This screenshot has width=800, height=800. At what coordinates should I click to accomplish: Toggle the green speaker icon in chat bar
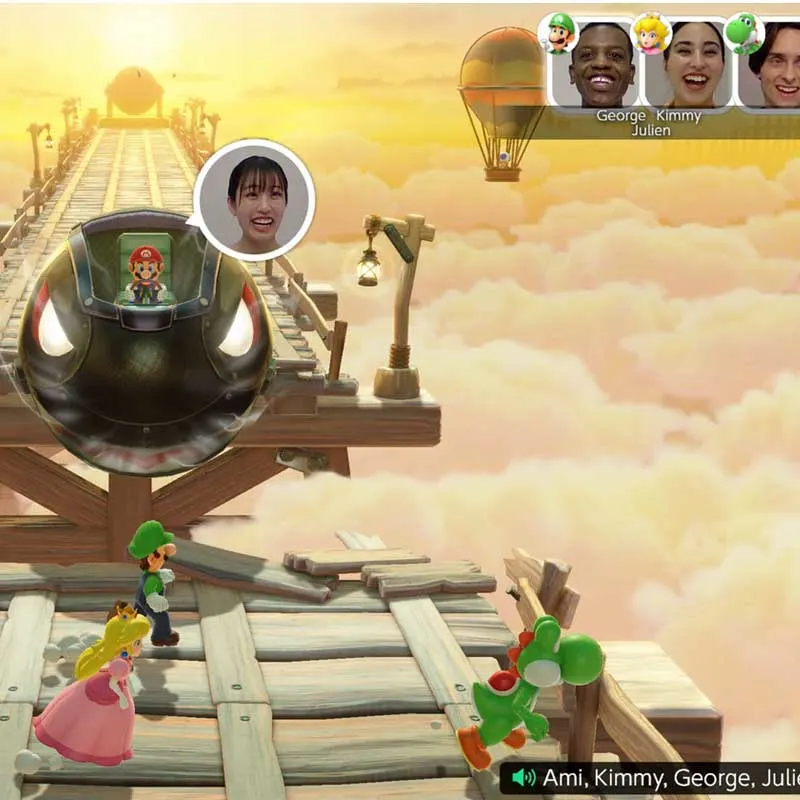[x=519, y=777]
